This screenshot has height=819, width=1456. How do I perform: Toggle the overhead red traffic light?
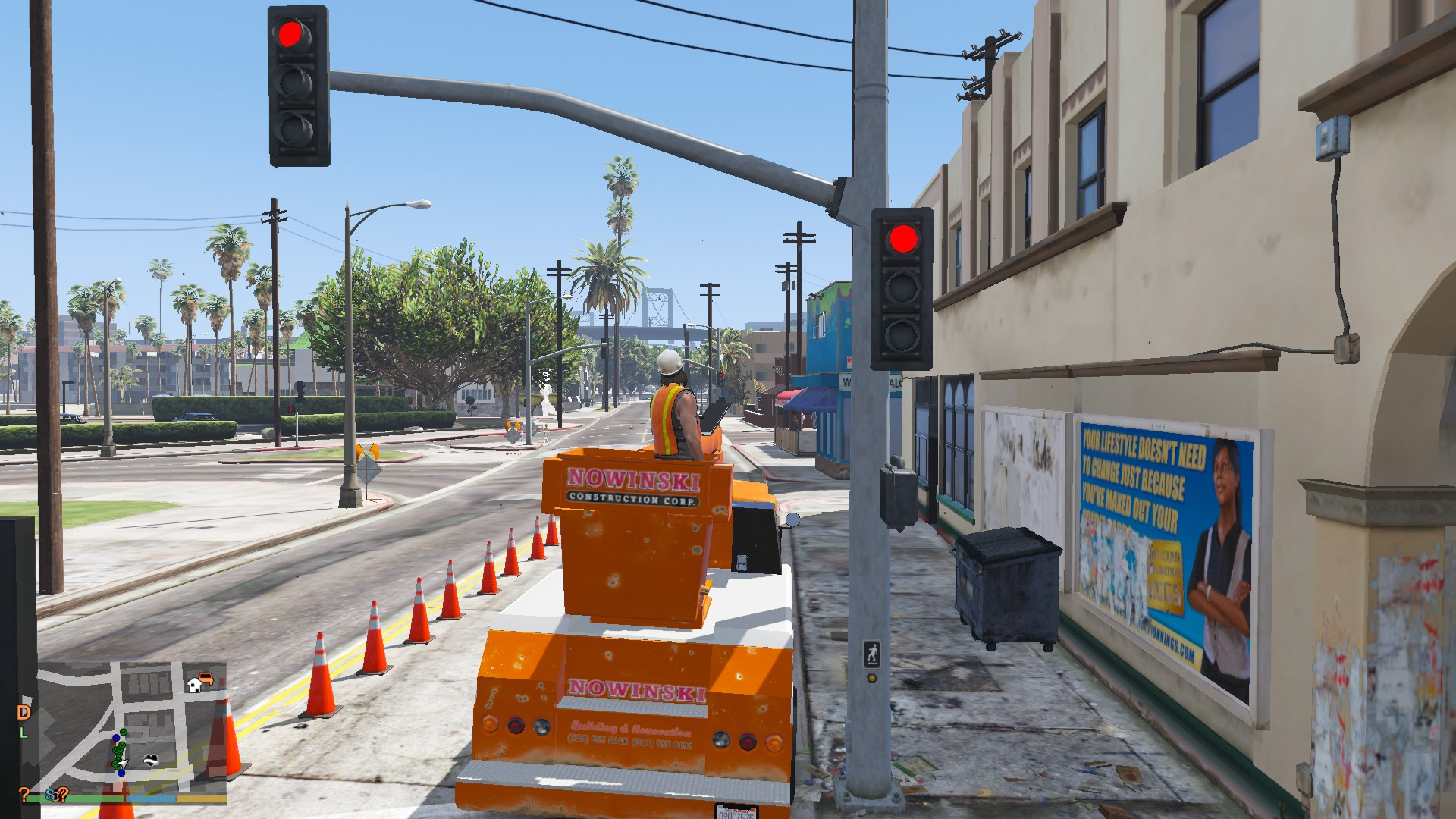292,34
